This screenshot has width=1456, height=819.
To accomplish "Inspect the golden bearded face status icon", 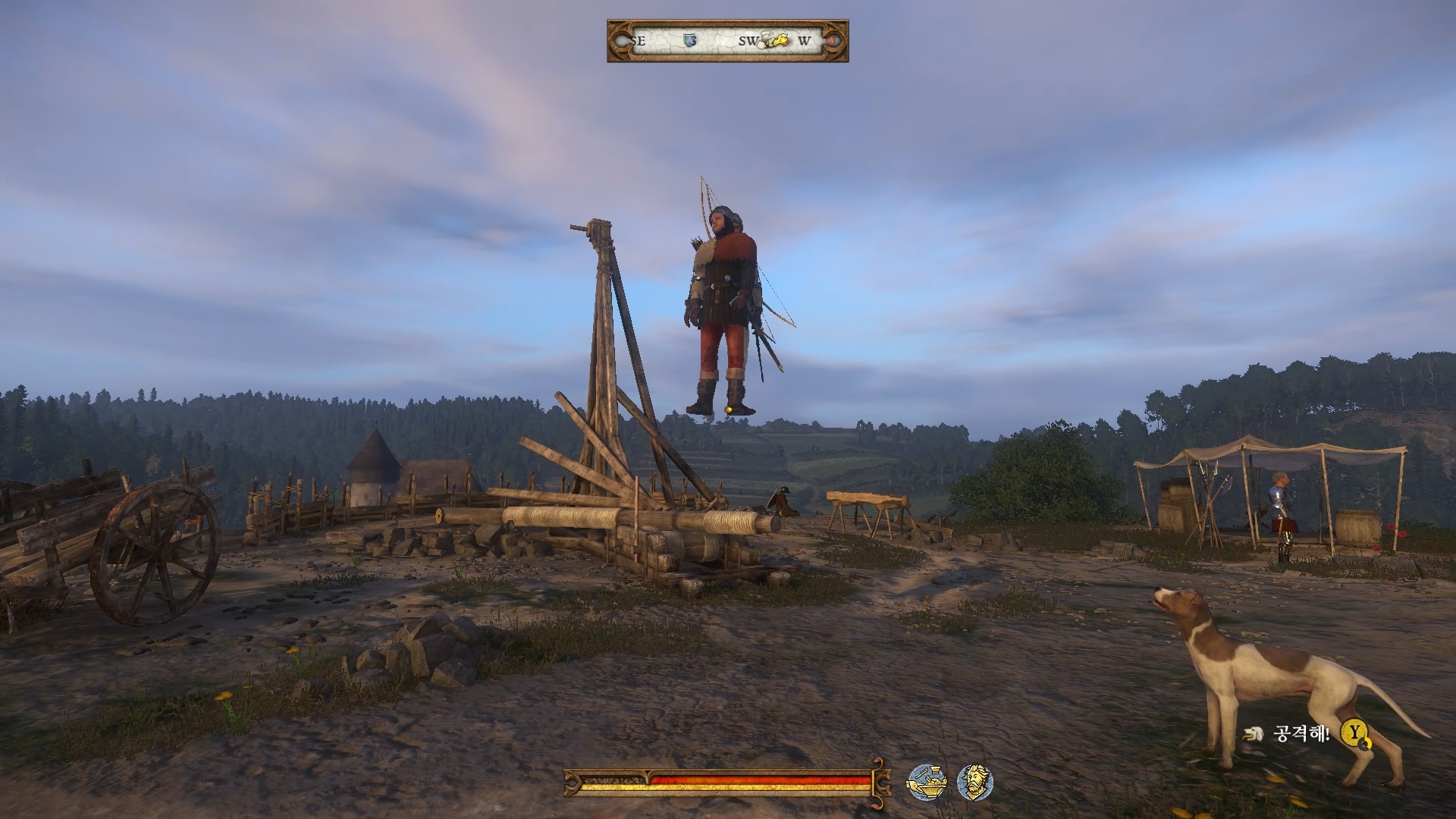I will 974,782.
